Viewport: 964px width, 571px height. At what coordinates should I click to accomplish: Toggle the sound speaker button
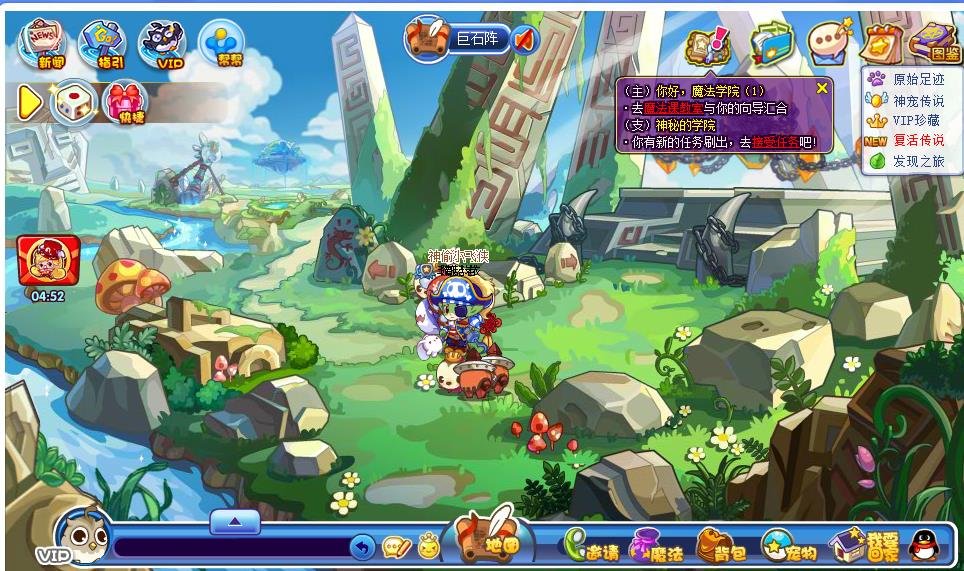pos(525,40)
